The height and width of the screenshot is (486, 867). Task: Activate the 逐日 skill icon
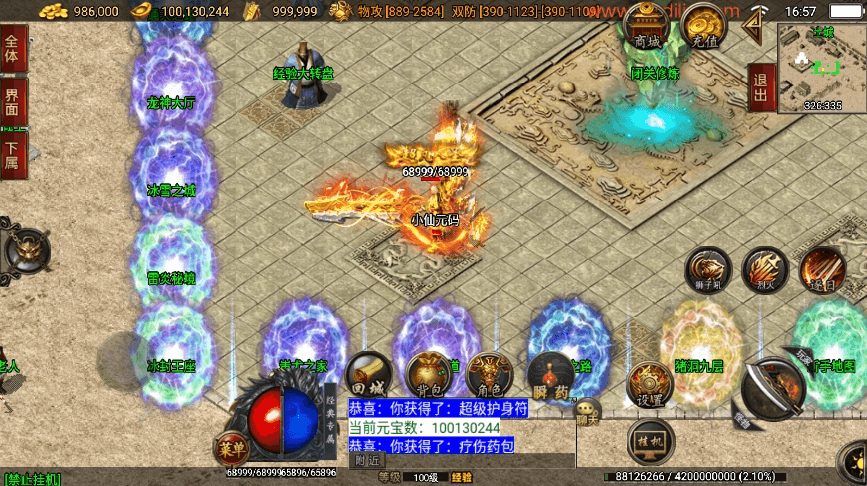[x=822, y=270]
